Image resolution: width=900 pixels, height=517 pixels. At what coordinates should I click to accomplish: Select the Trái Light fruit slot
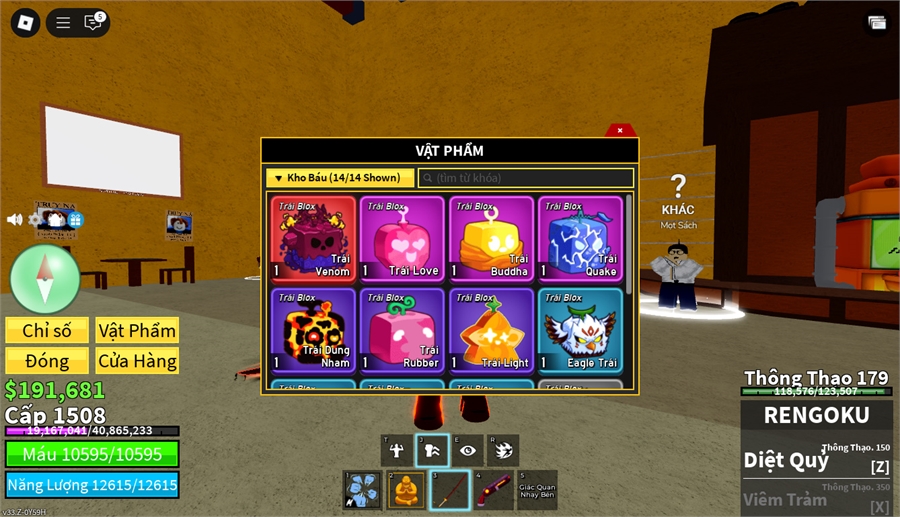click(490, 329)
